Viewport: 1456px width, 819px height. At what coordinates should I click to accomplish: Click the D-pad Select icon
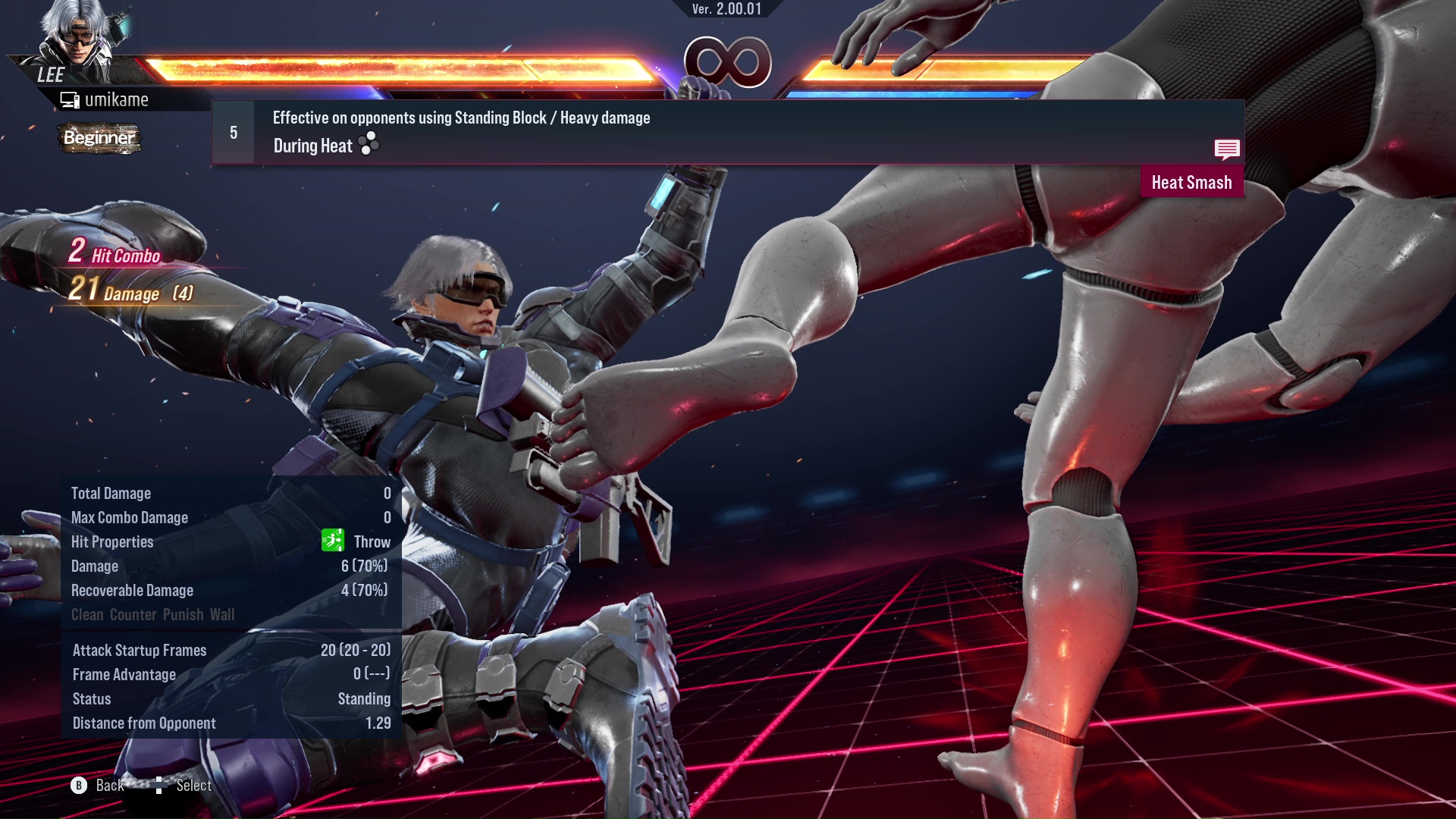click(x=160, y=785)
